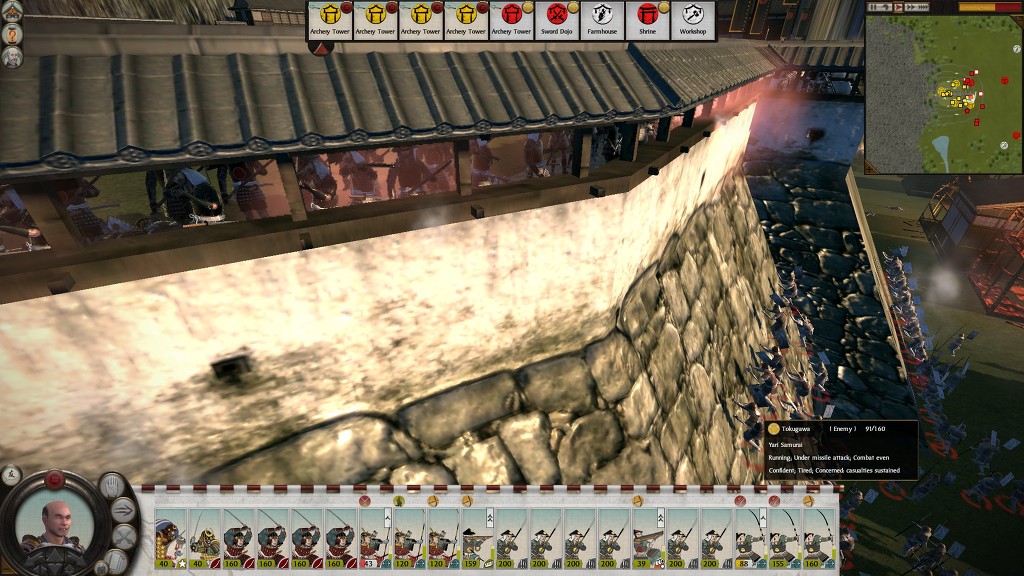Select the general's unit card with star
This screenshot has width=1024, height=576.
tap(172, 538)
